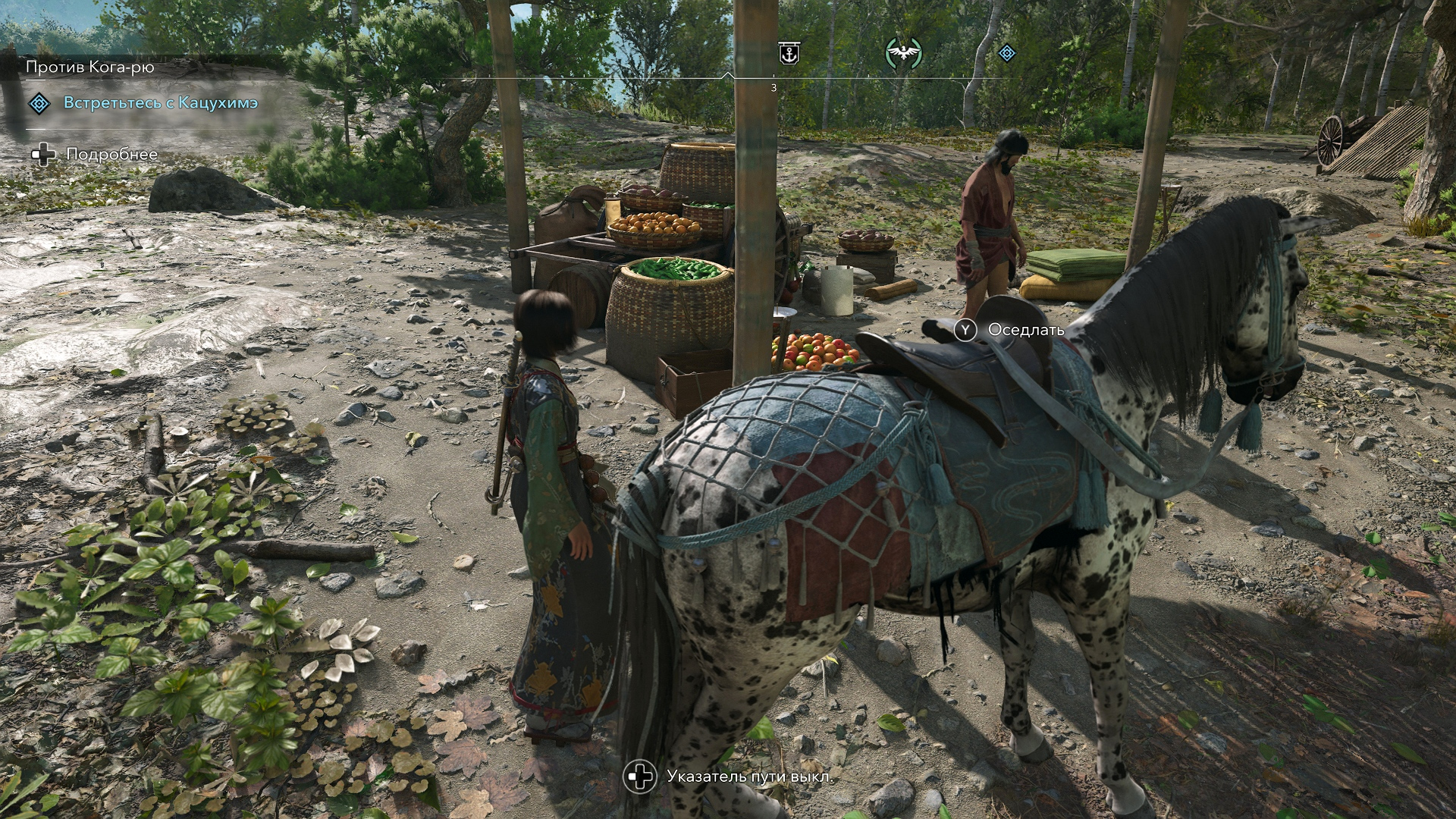Toggle the 'Указатель пути выкл.' pathfinder label
The height and width of the screenshot is (819, 1456).
pyautogui.click(x=749, y=777)
